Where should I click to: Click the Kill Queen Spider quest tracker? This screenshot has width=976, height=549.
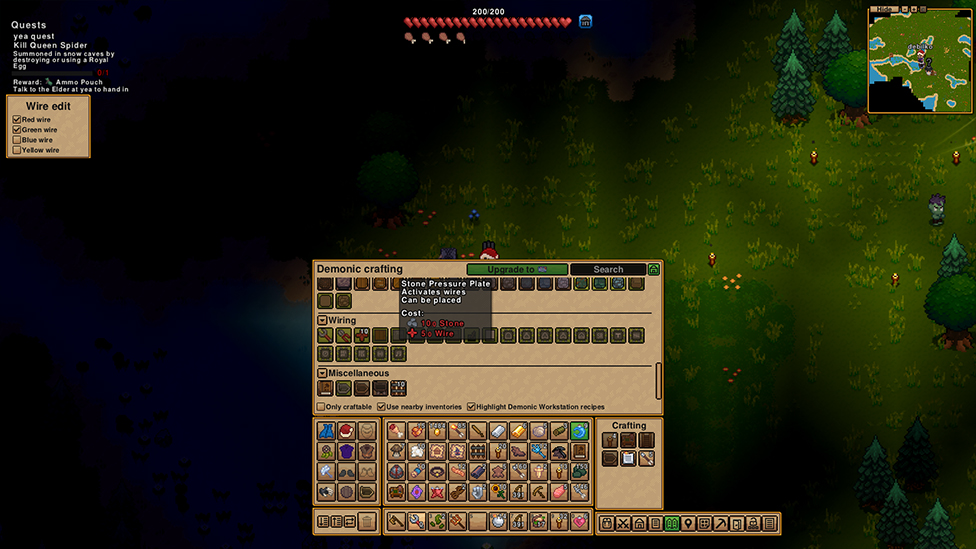click(50, 45)
